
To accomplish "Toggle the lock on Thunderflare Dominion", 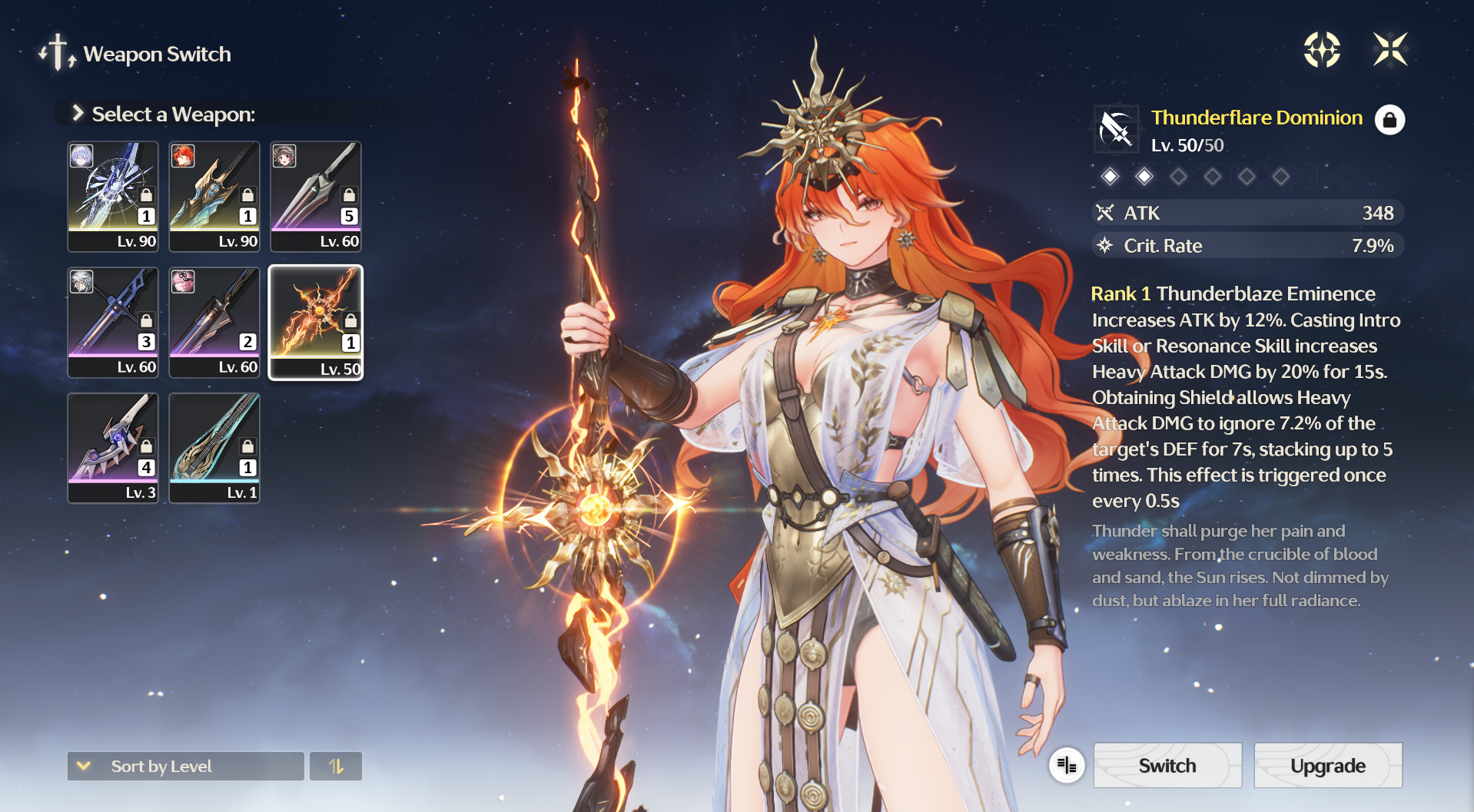I will [1389, 120].
